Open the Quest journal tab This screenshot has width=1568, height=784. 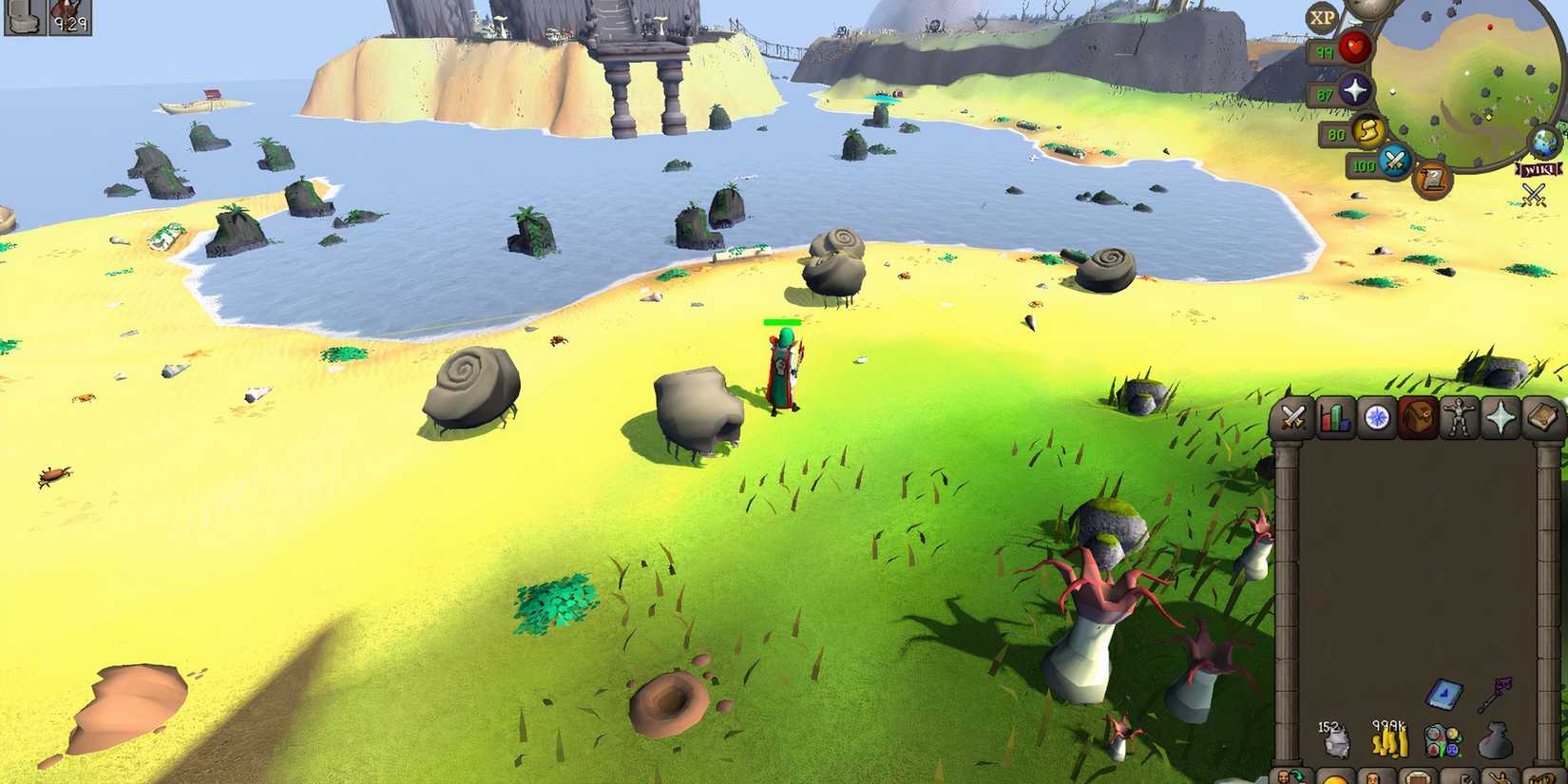click(1375, 416)
